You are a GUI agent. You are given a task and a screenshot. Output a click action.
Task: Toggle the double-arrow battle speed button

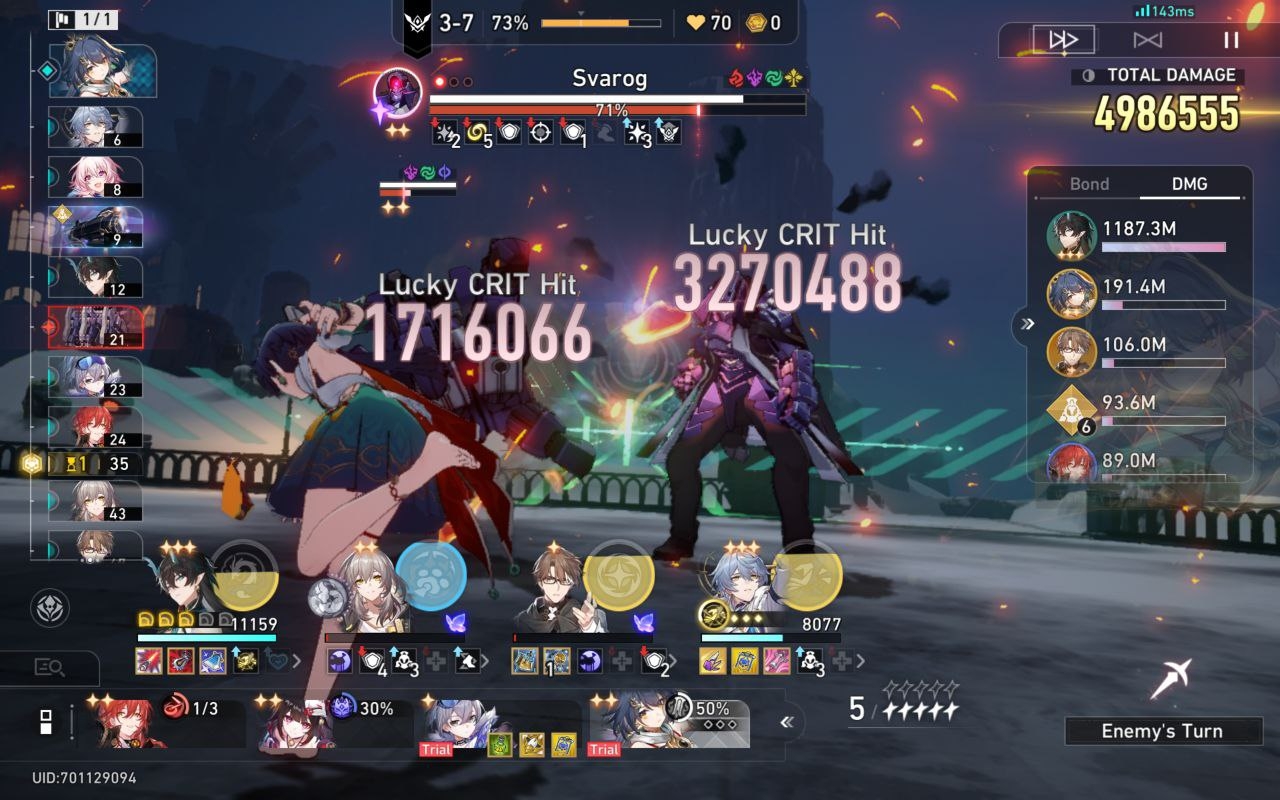[1063, 40]
